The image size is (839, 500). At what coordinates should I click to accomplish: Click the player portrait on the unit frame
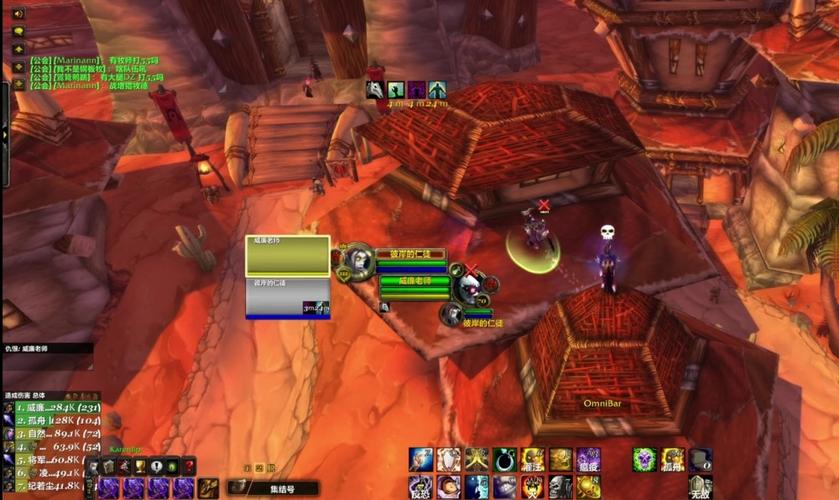(358, 263)
